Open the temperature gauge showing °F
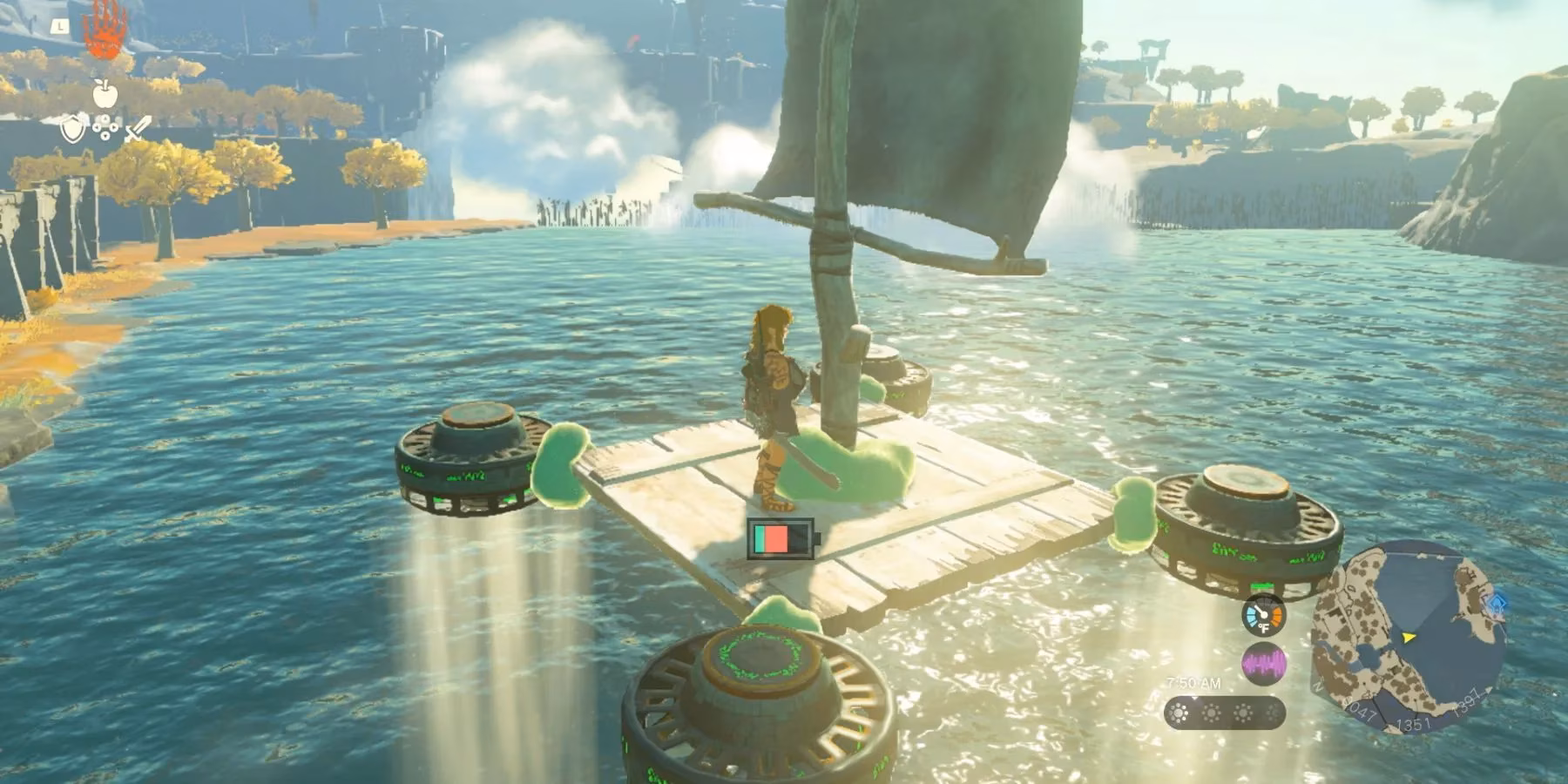The width and height of the screenshot is (1568, 784). tap(1264, 616)
